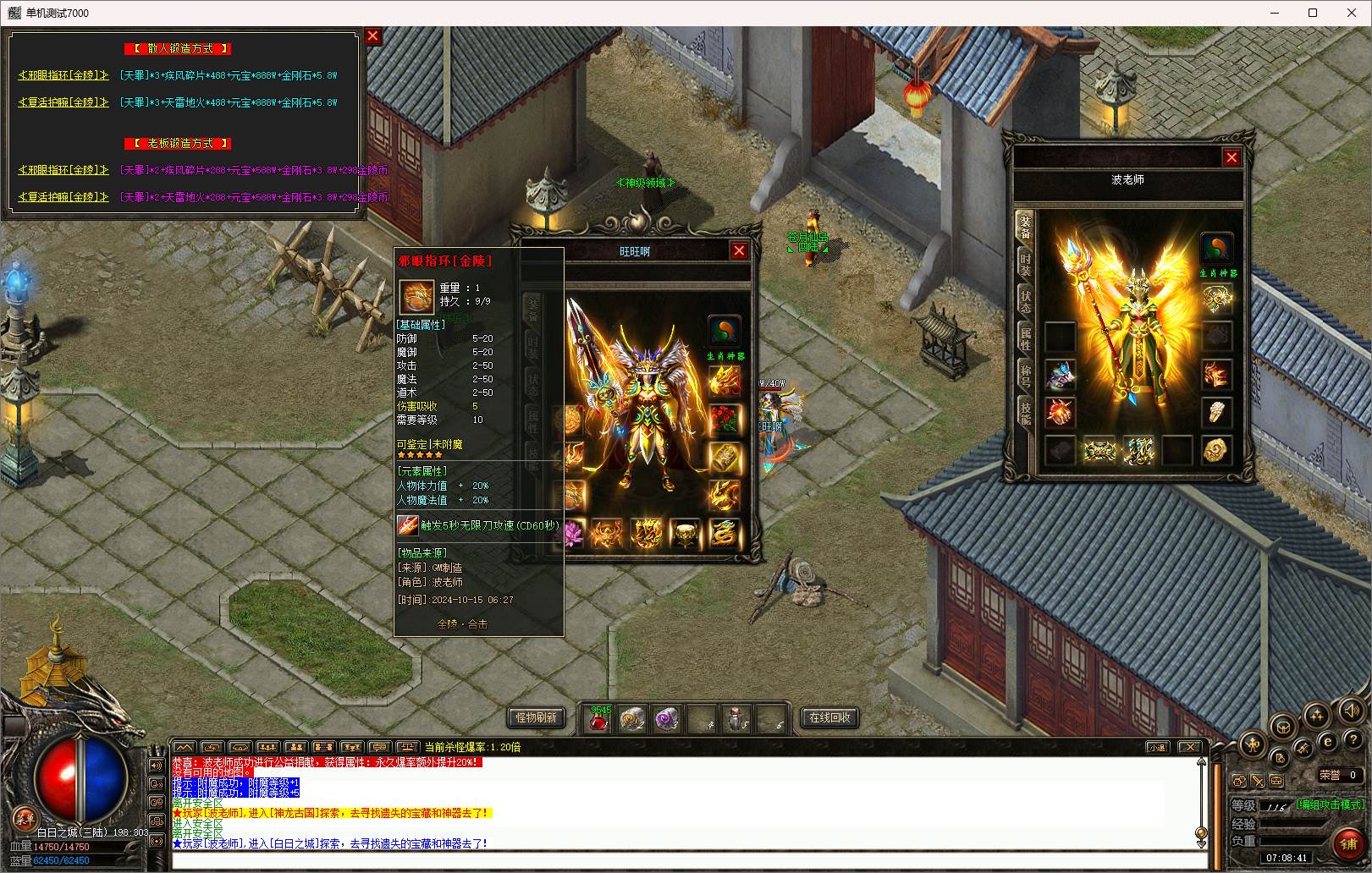Click the question mark help icon bottom right
This screenshot has height=873, width=1372.
(1353, 740)
